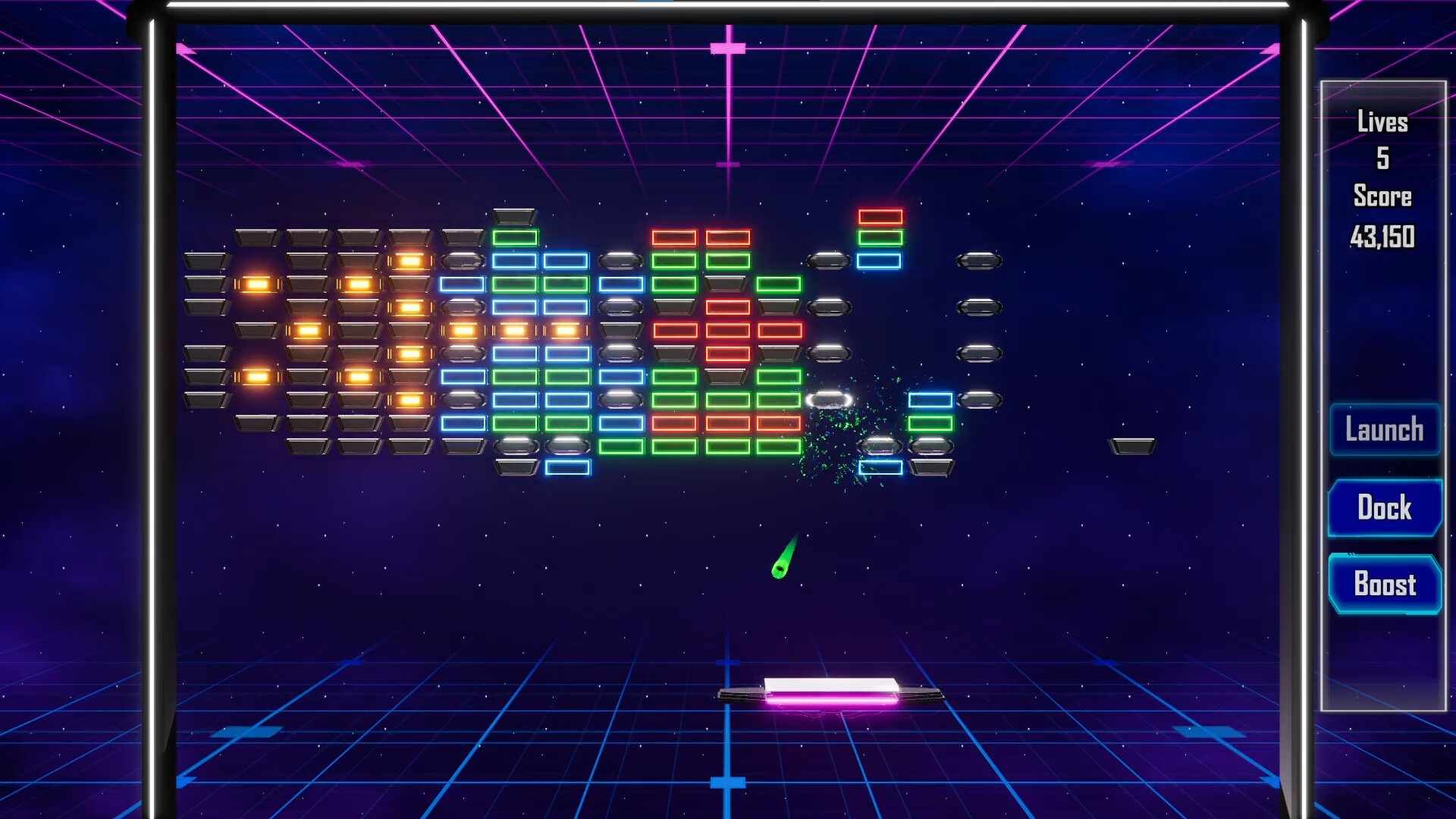Viewport: 1456px width, 819px height.
Task: Activate the Launch control
Action: [x=1385, y=429]
